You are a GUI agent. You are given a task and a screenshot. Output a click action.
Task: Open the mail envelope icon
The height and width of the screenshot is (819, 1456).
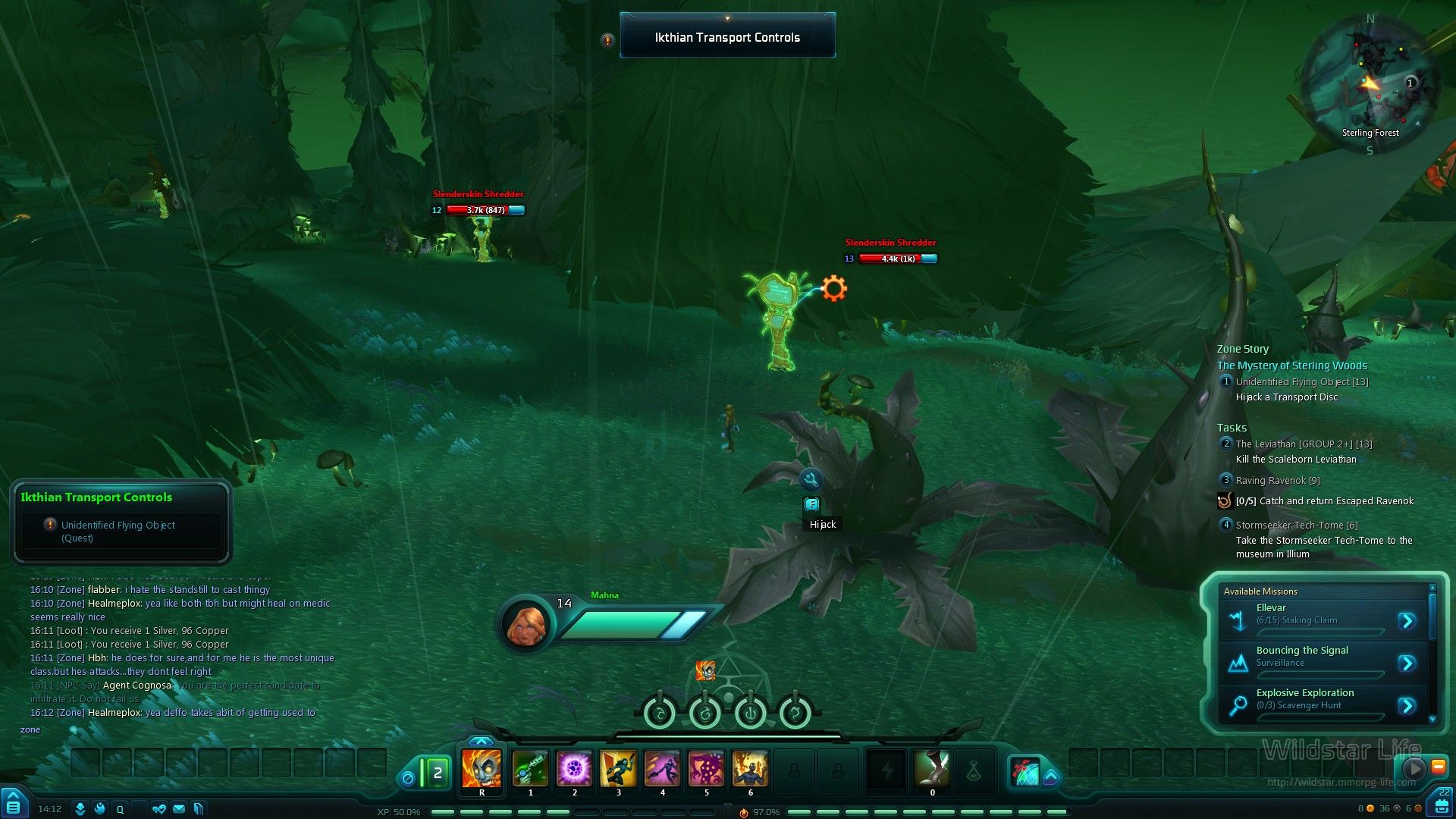tap(179, 809)
